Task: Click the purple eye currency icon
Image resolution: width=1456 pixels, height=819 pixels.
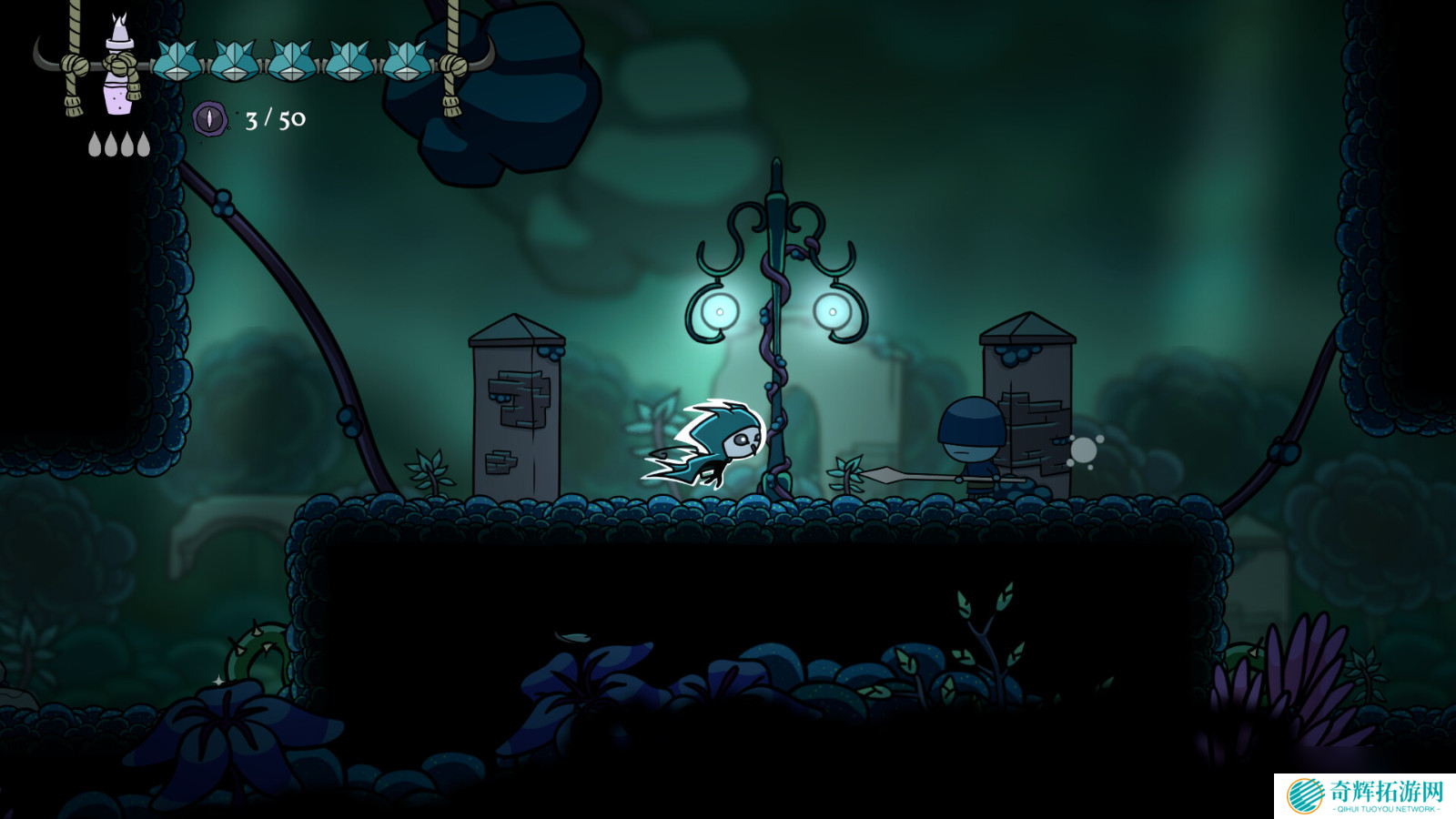Action: tap(209, 118)
